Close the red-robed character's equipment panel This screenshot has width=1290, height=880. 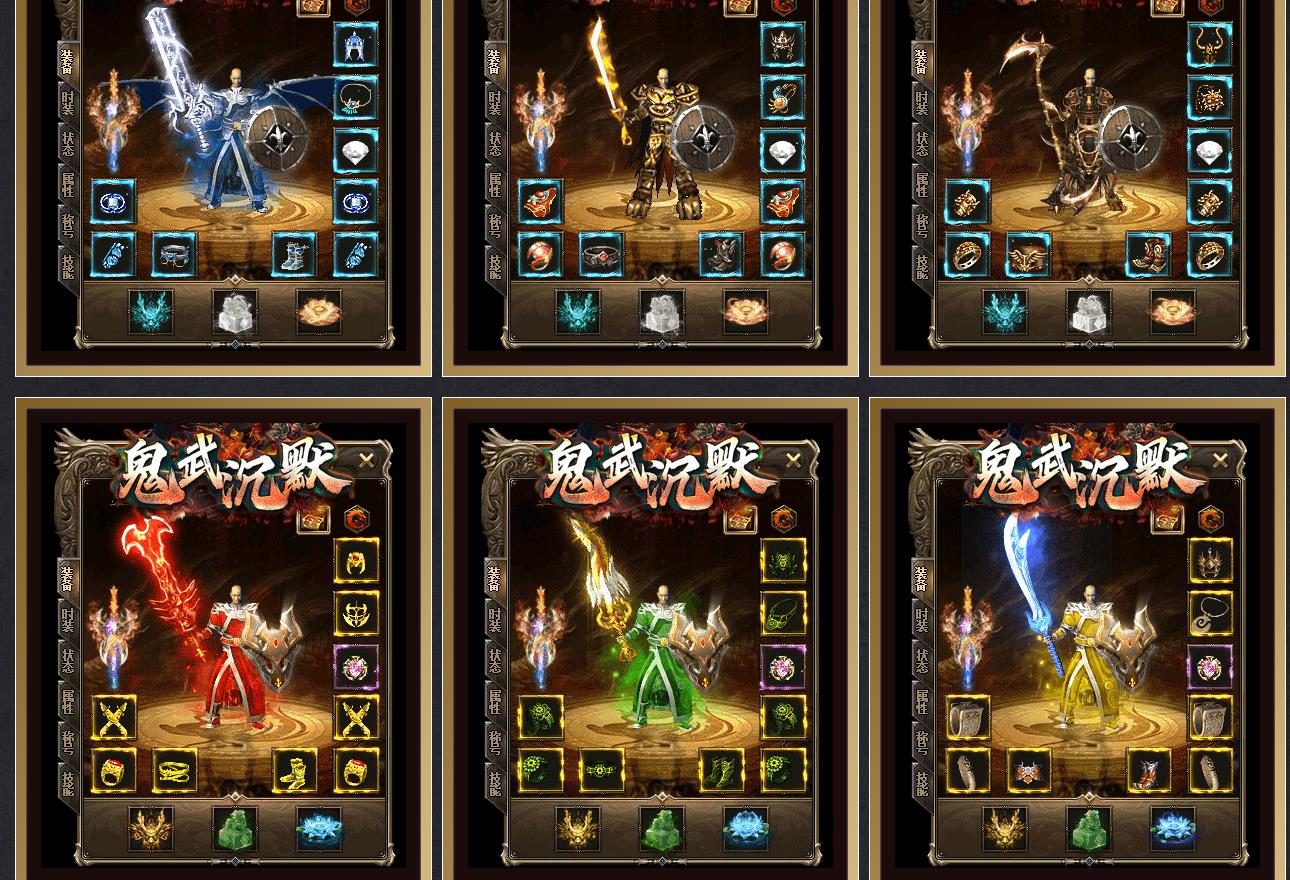click(x=366, y=460)
